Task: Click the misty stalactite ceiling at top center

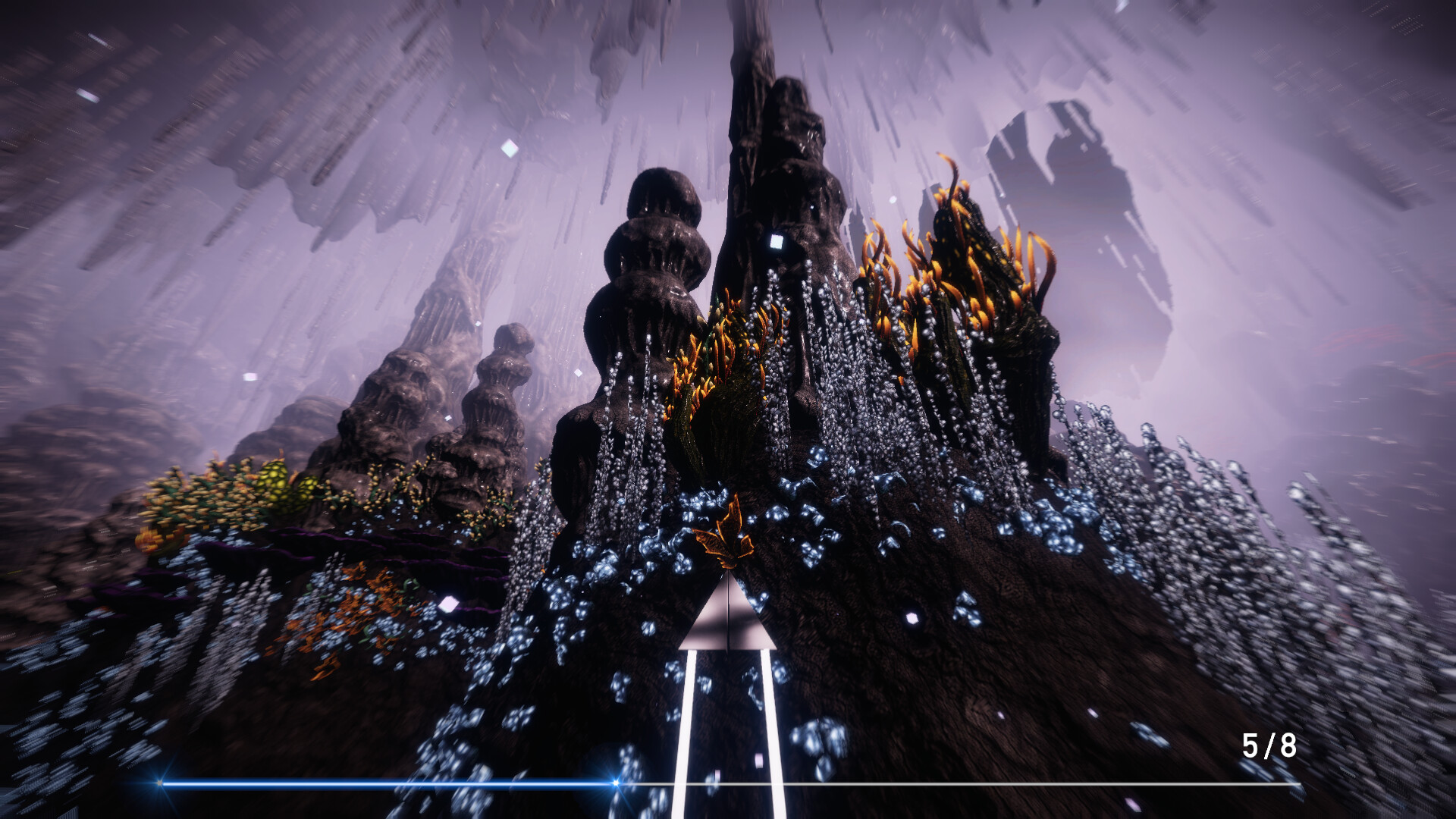Action: pyautogui.click(x=728, y=45)
